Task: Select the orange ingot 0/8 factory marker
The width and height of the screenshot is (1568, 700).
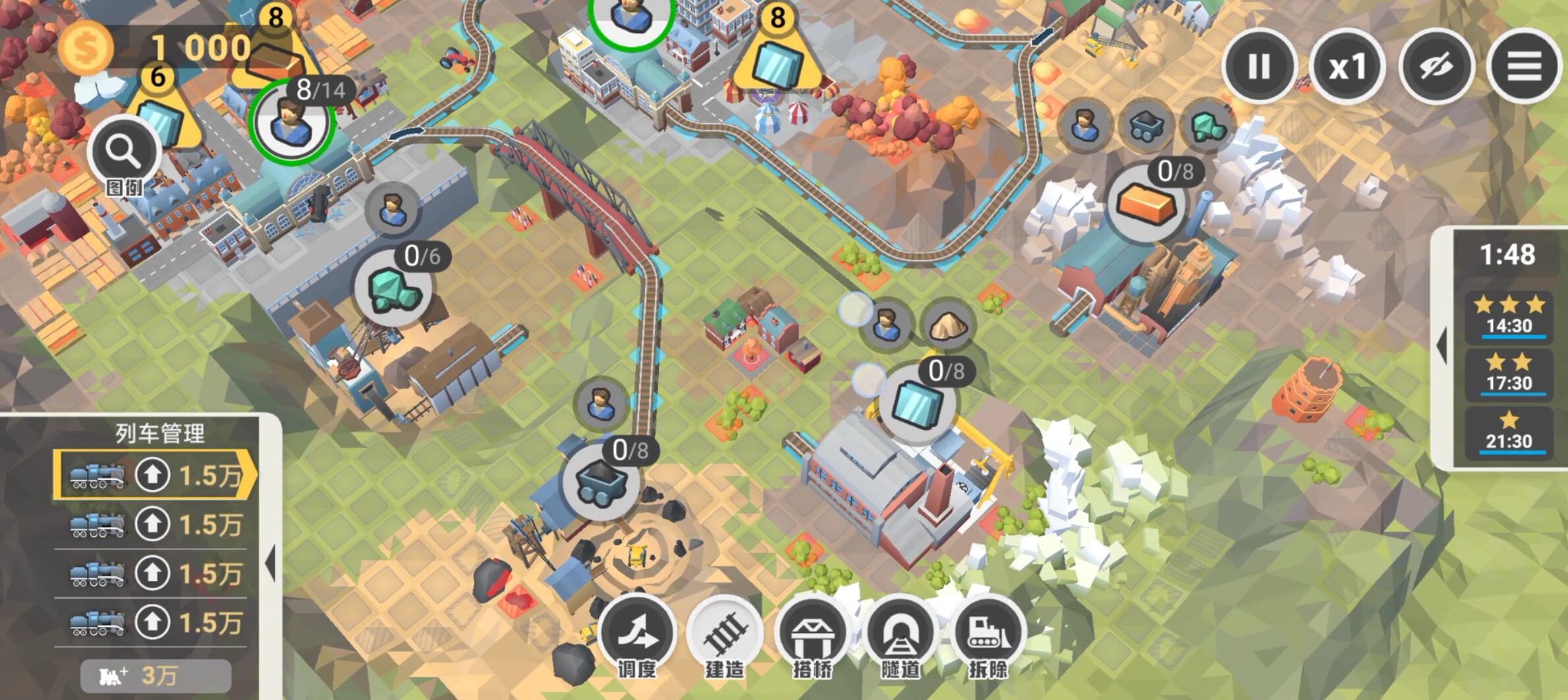Action: (1147, 203)
